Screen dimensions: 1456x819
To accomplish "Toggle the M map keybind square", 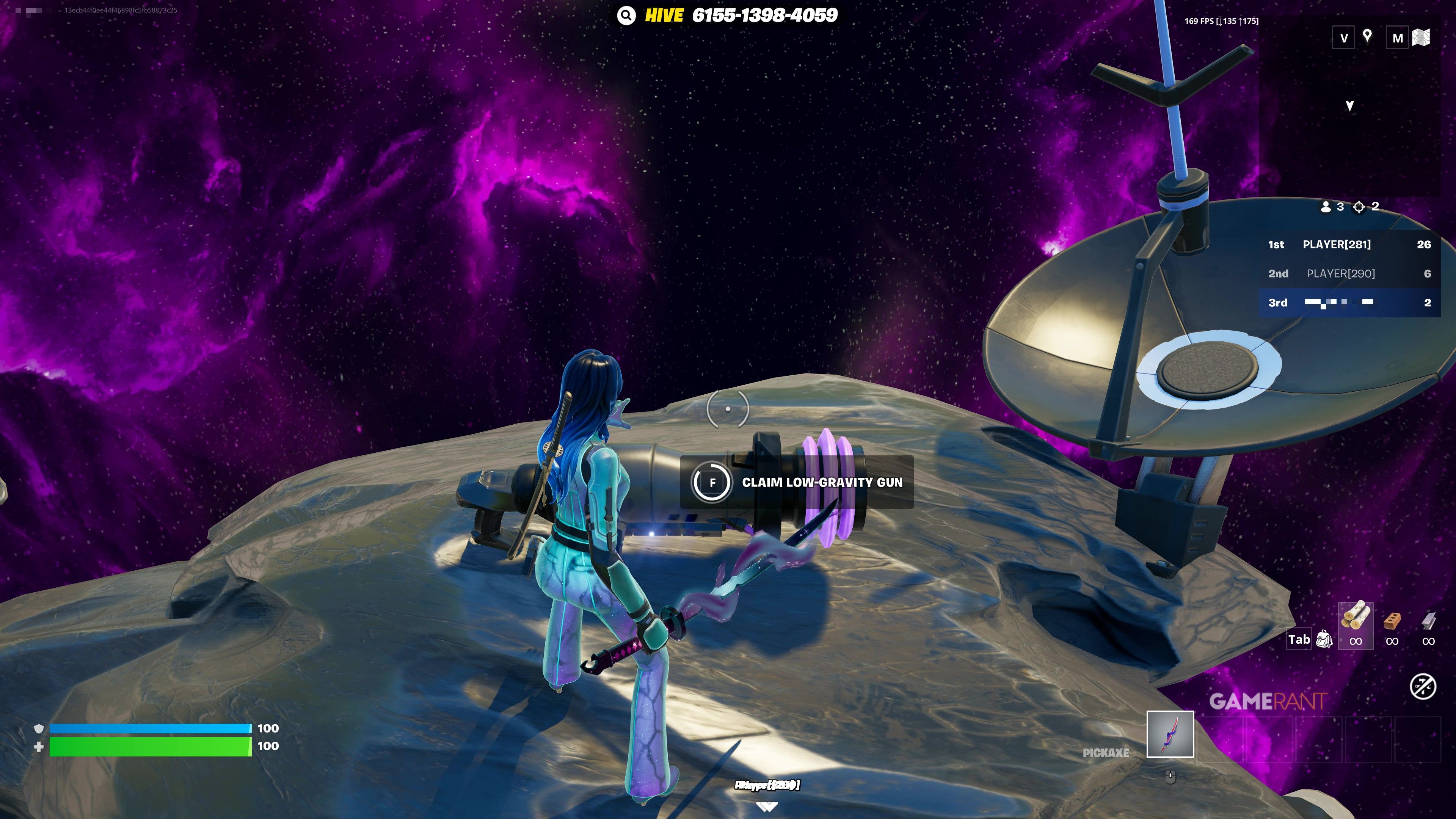I will click(x=1397, y=37).
